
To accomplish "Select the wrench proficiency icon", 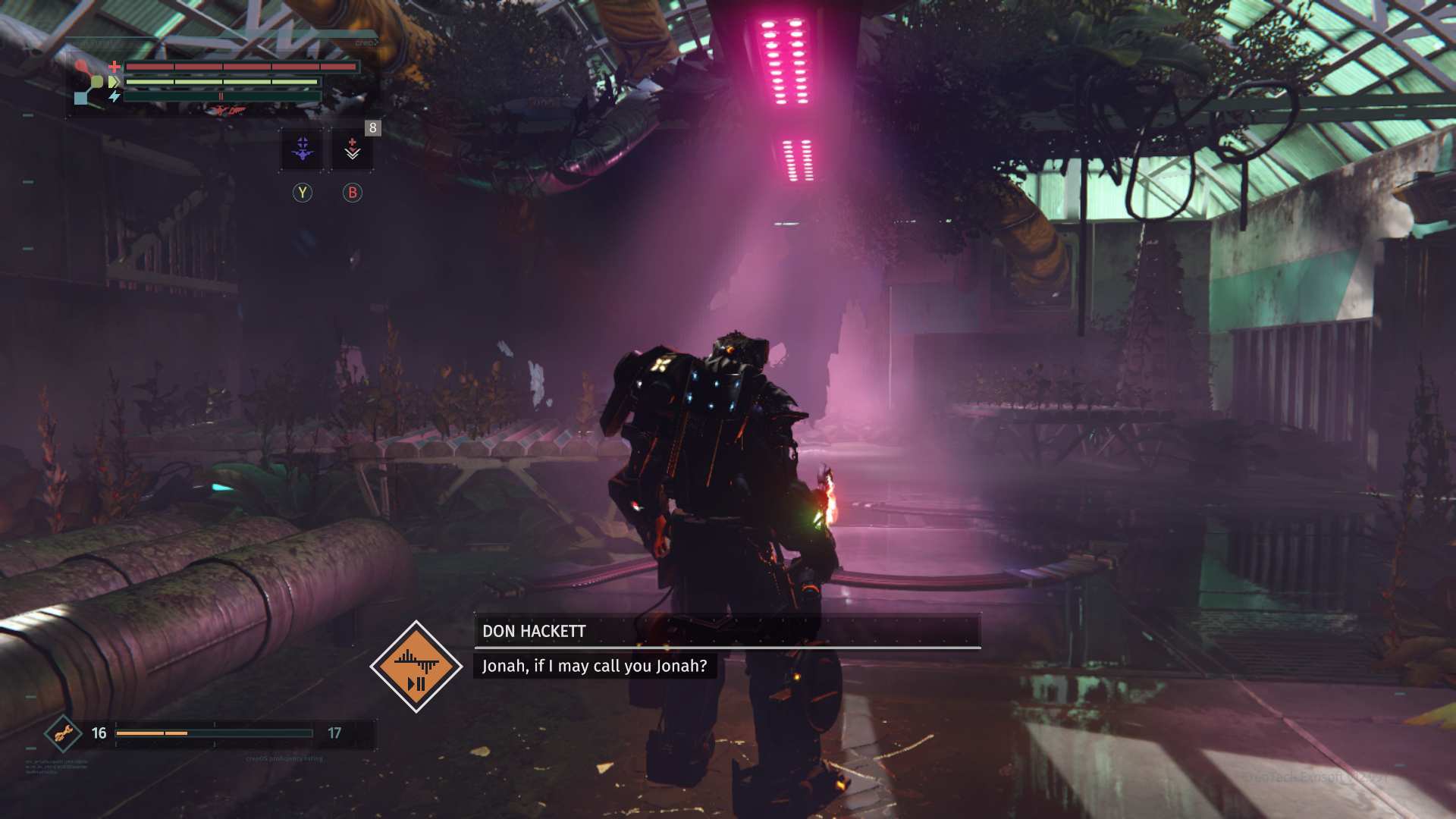I will (64, 733).
